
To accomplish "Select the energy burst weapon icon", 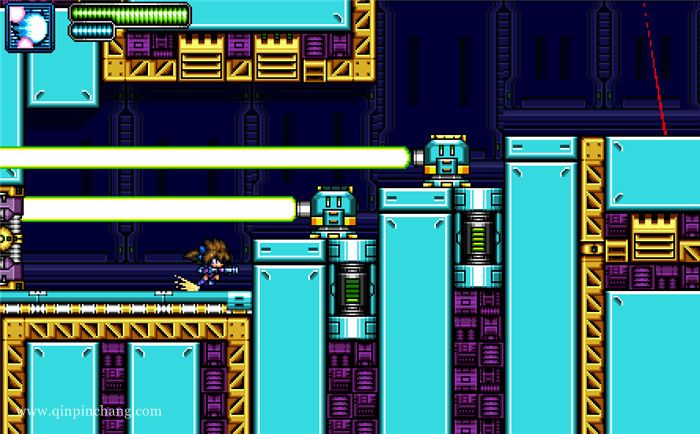I will click(x=31, y=26).
